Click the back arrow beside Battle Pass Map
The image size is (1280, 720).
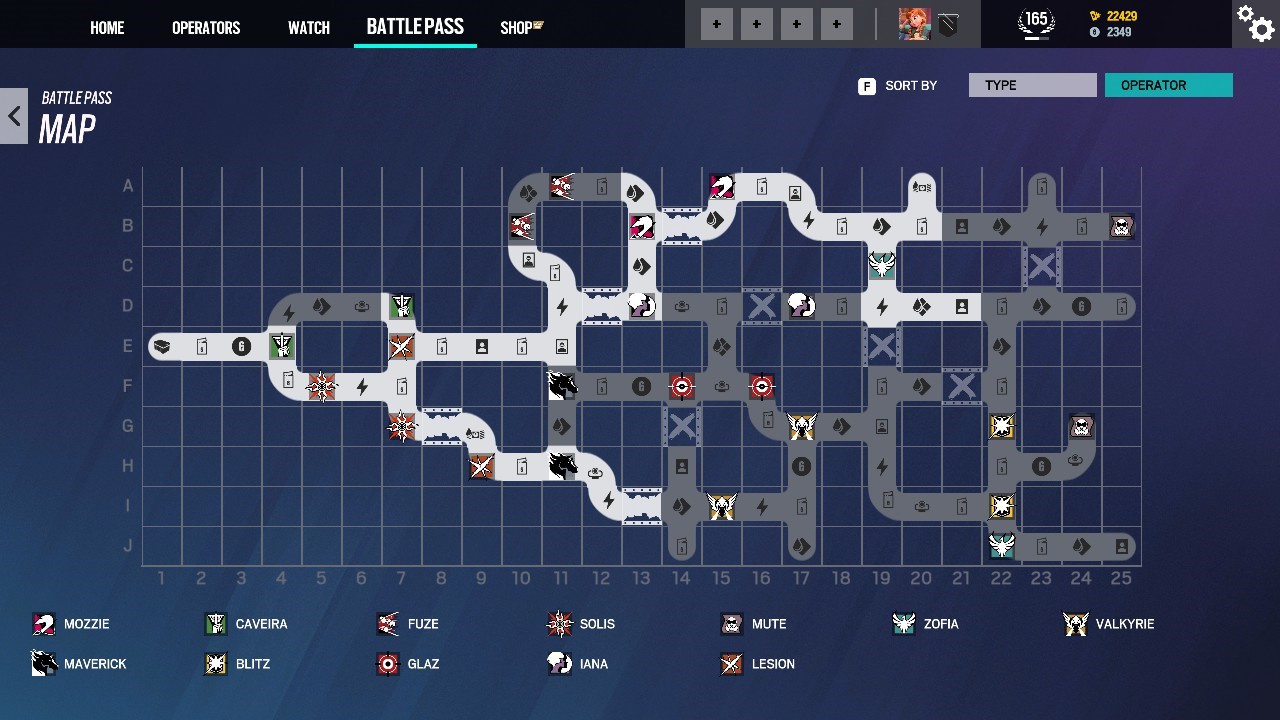pyautogui.click(x=14, y=115)
